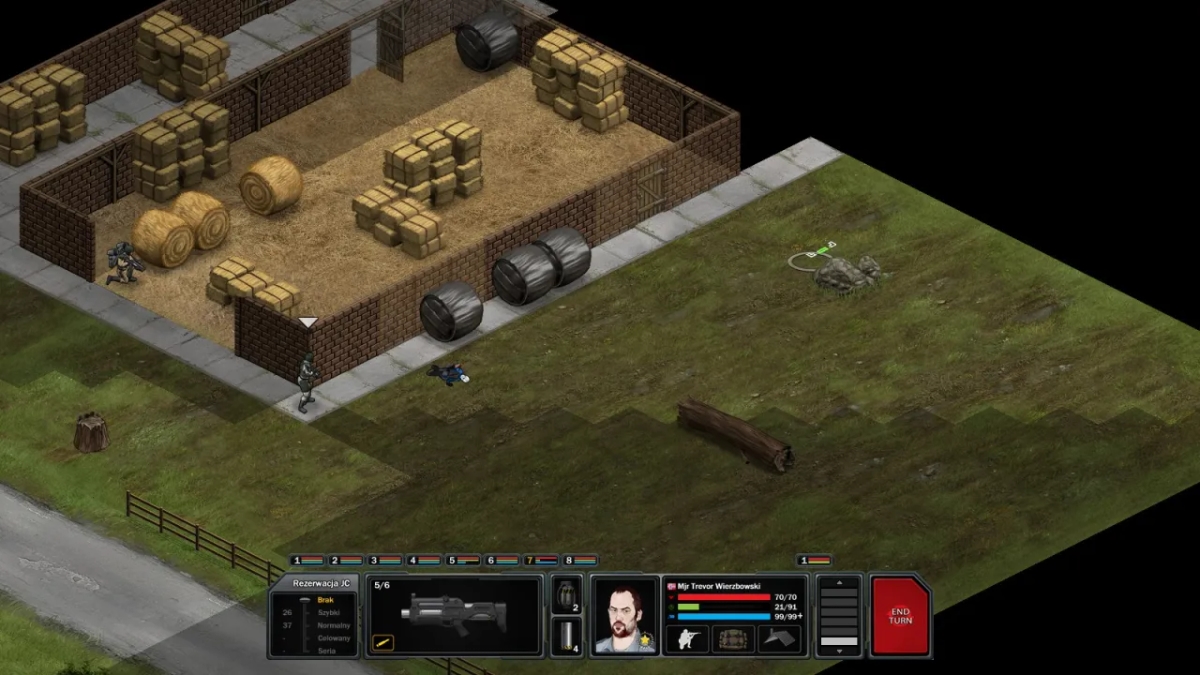This screenshot has width=1200, height=675.
Task: Reserve TUs for Normalny shot
Action: coord(333,625)
